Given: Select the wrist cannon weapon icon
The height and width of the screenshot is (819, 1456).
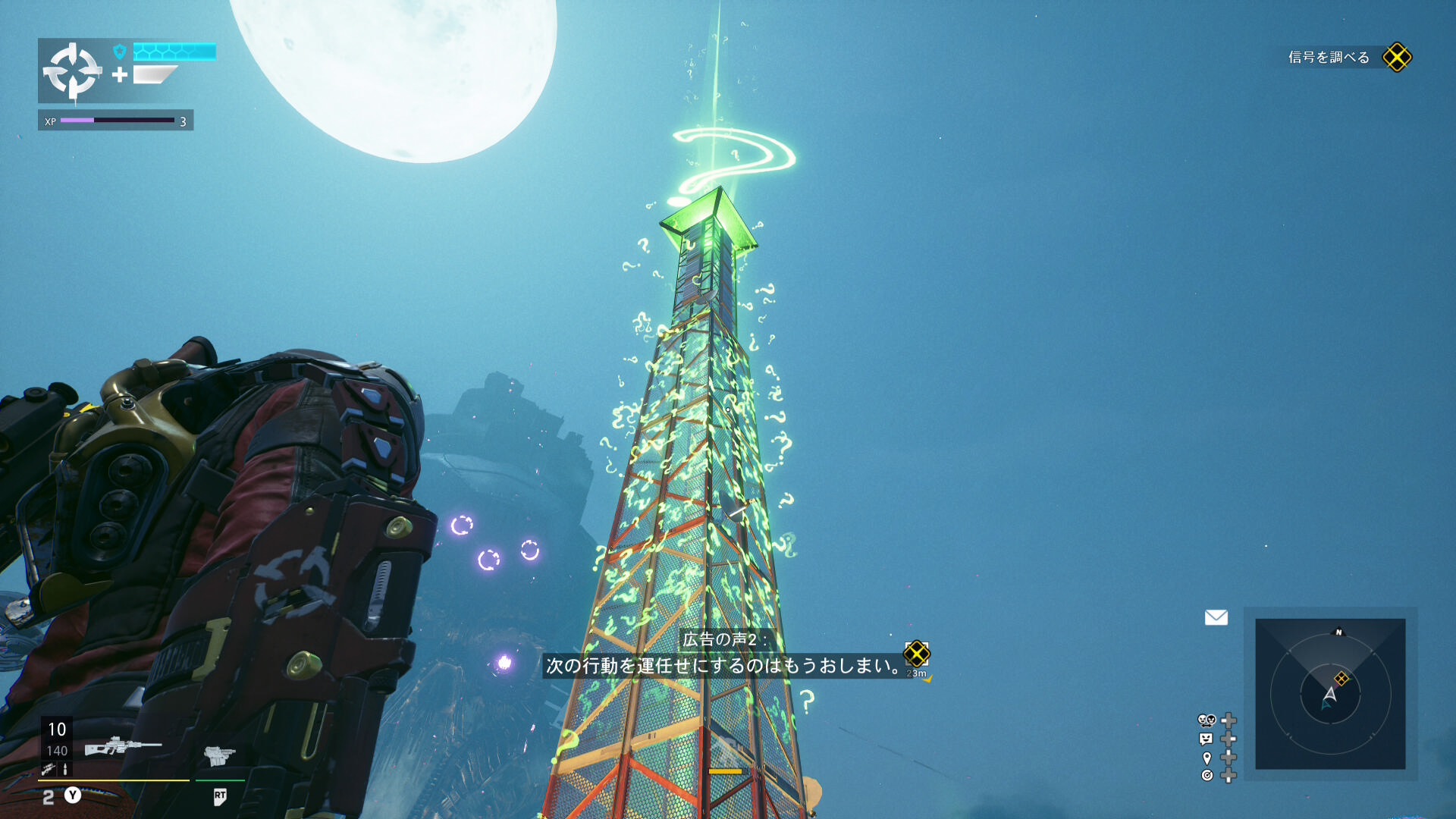Looking at the screenshot, I should click(x=219, y=755).
